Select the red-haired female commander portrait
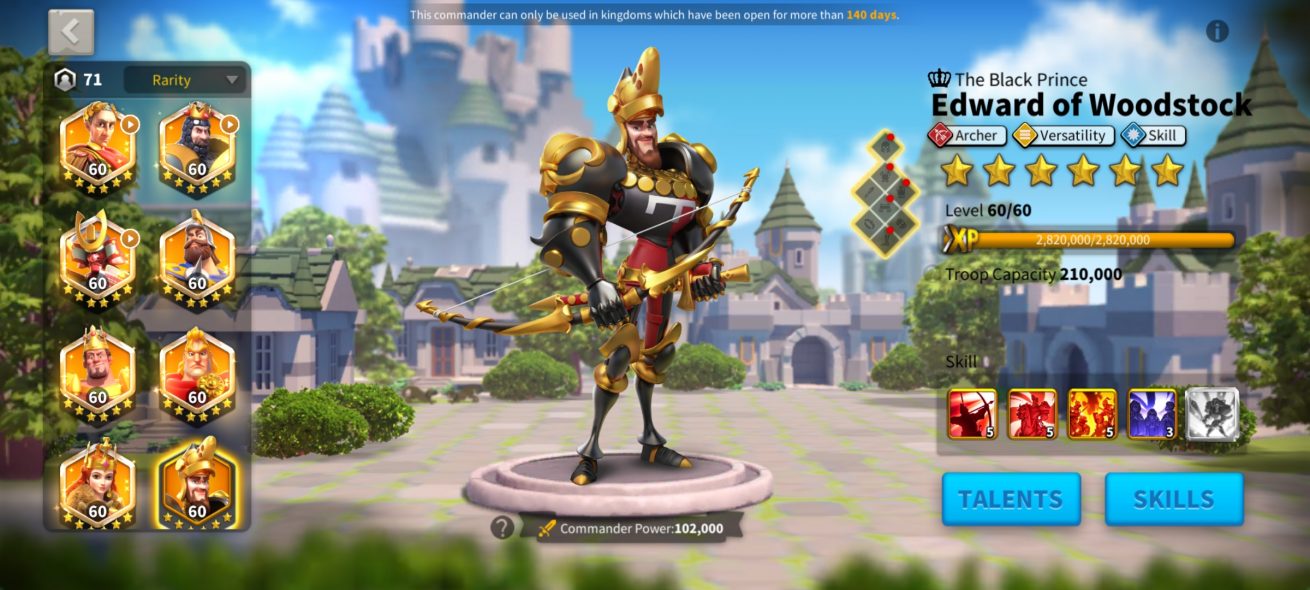Image resolution: width=1310 pixels, height=590 pixels. click(x=97, y=485)
